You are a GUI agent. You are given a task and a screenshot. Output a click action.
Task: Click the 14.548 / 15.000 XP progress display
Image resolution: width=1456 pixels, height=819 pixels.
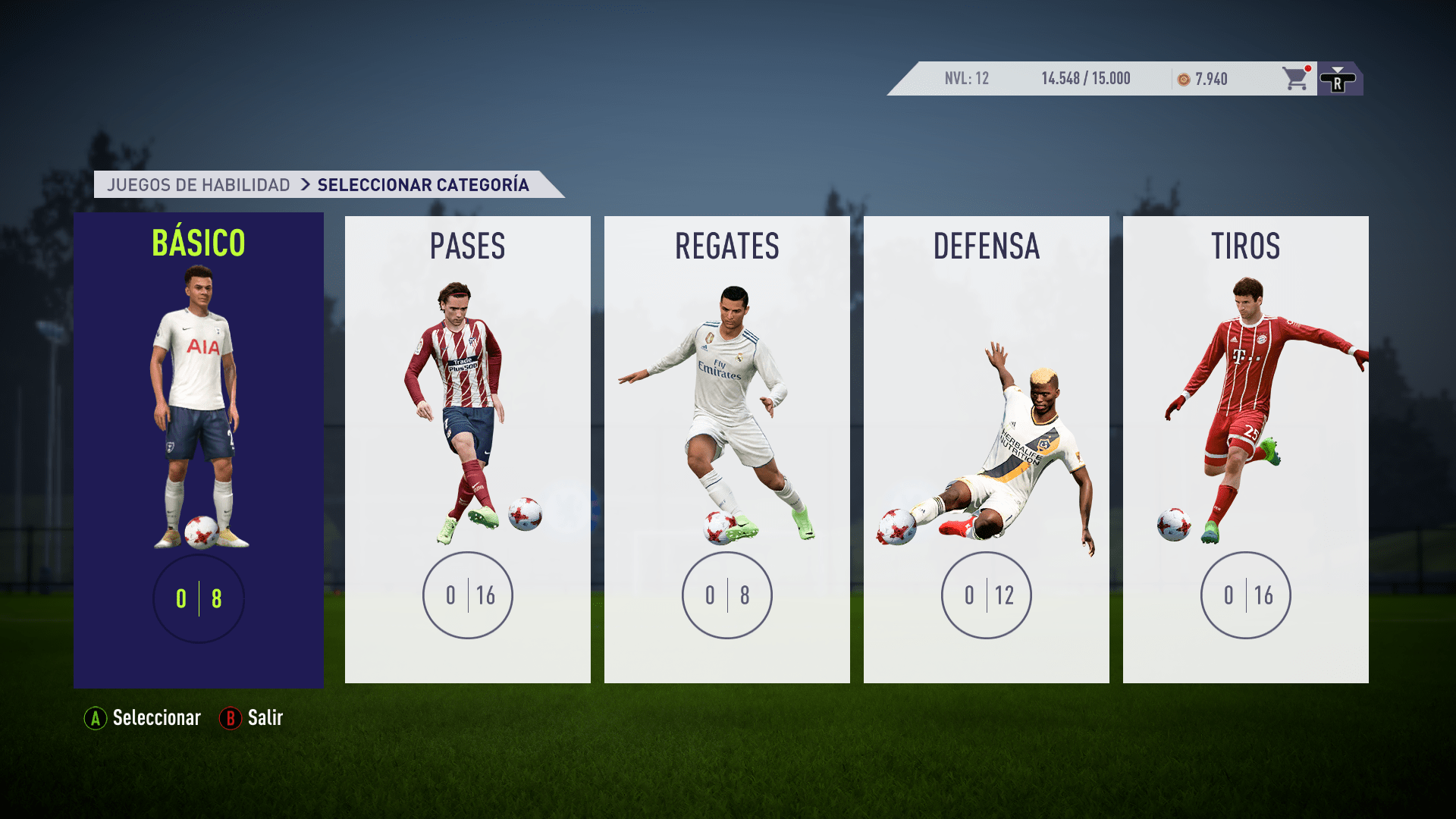tap(1084, 78)
